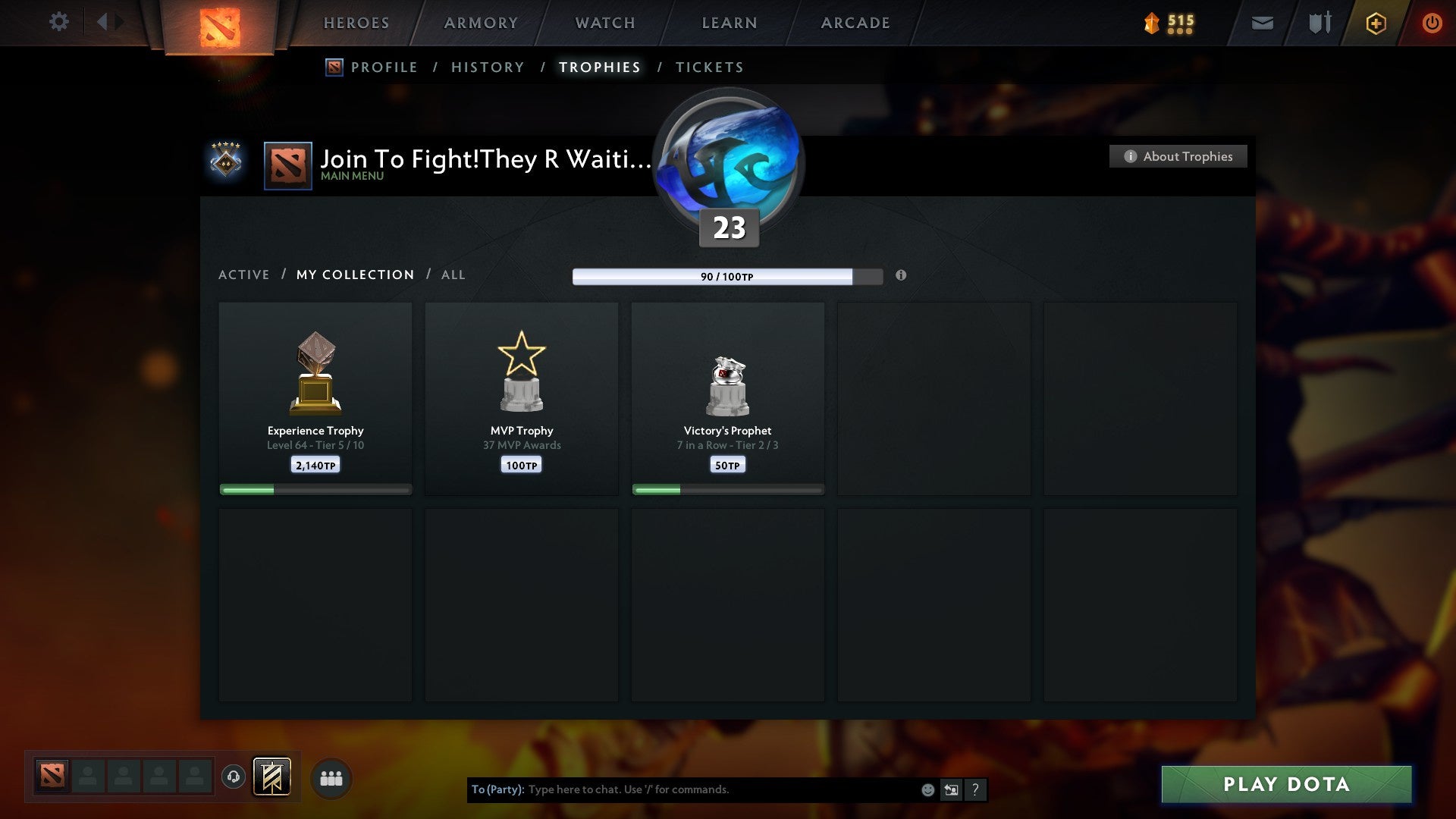Screen dimensions: 1456x819
Task: Open the Settings gear menu
Action: coord(59,22)
